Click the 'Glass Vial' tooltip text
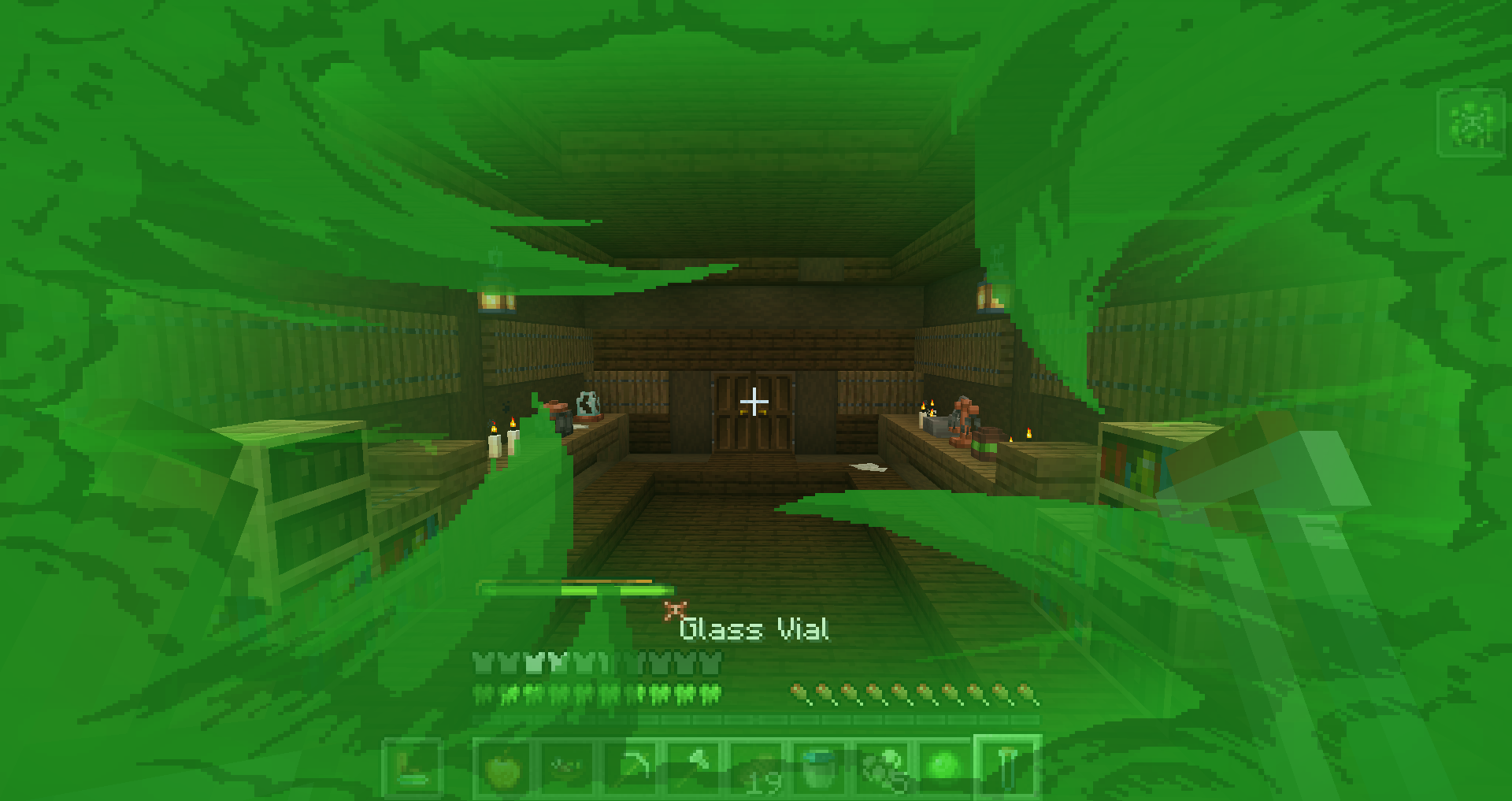The width and height of the screenshot is (1512, 801). (756, 629)
